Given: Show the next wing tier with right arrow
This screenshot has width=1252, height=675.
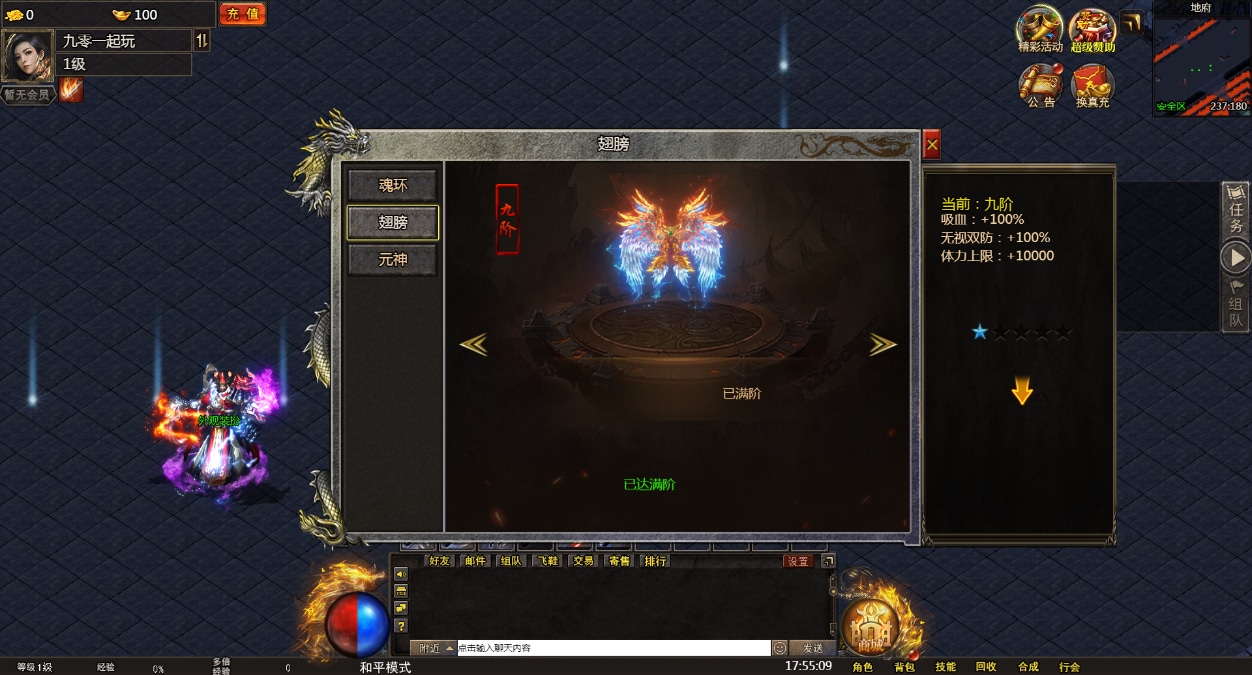Looking at the screenshot, I should (882, 344).
